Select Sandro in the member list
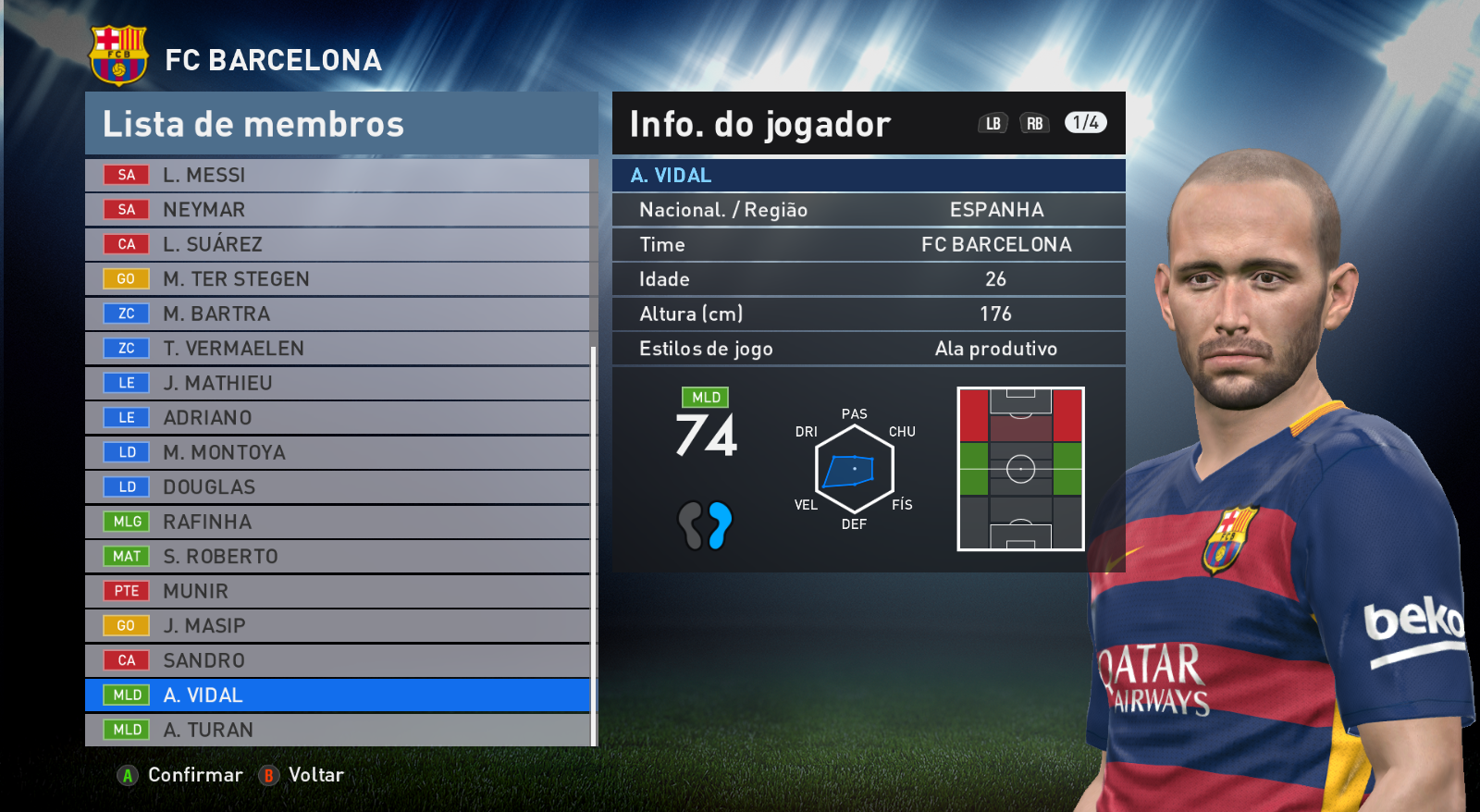 tap(337, 660)
